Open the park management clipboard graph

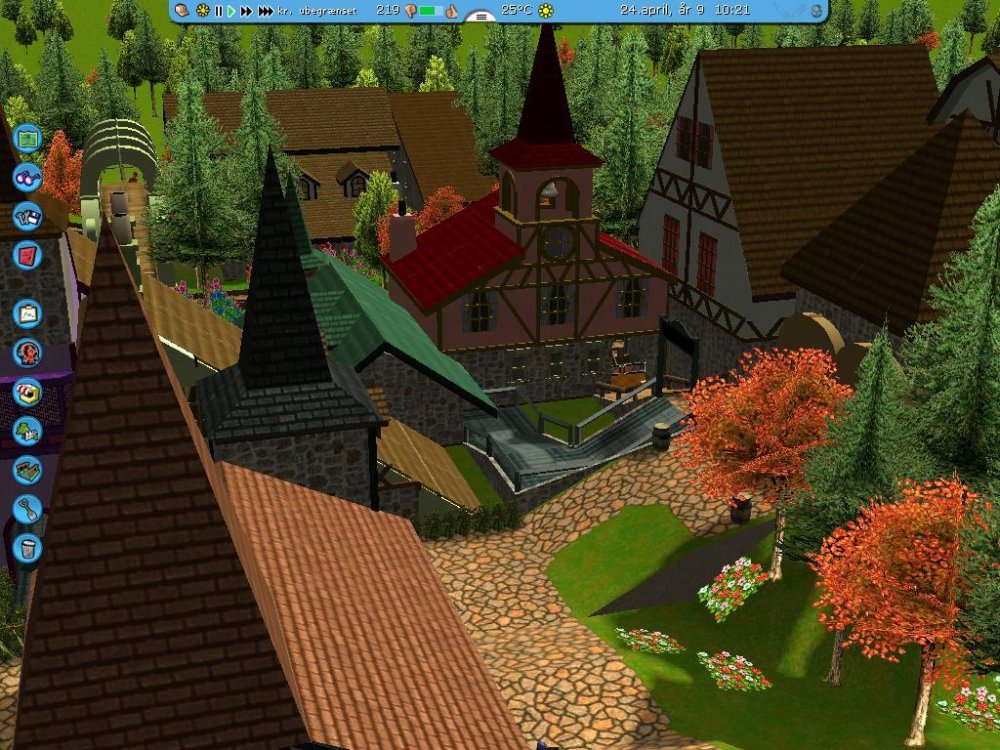tap(27, 314)
